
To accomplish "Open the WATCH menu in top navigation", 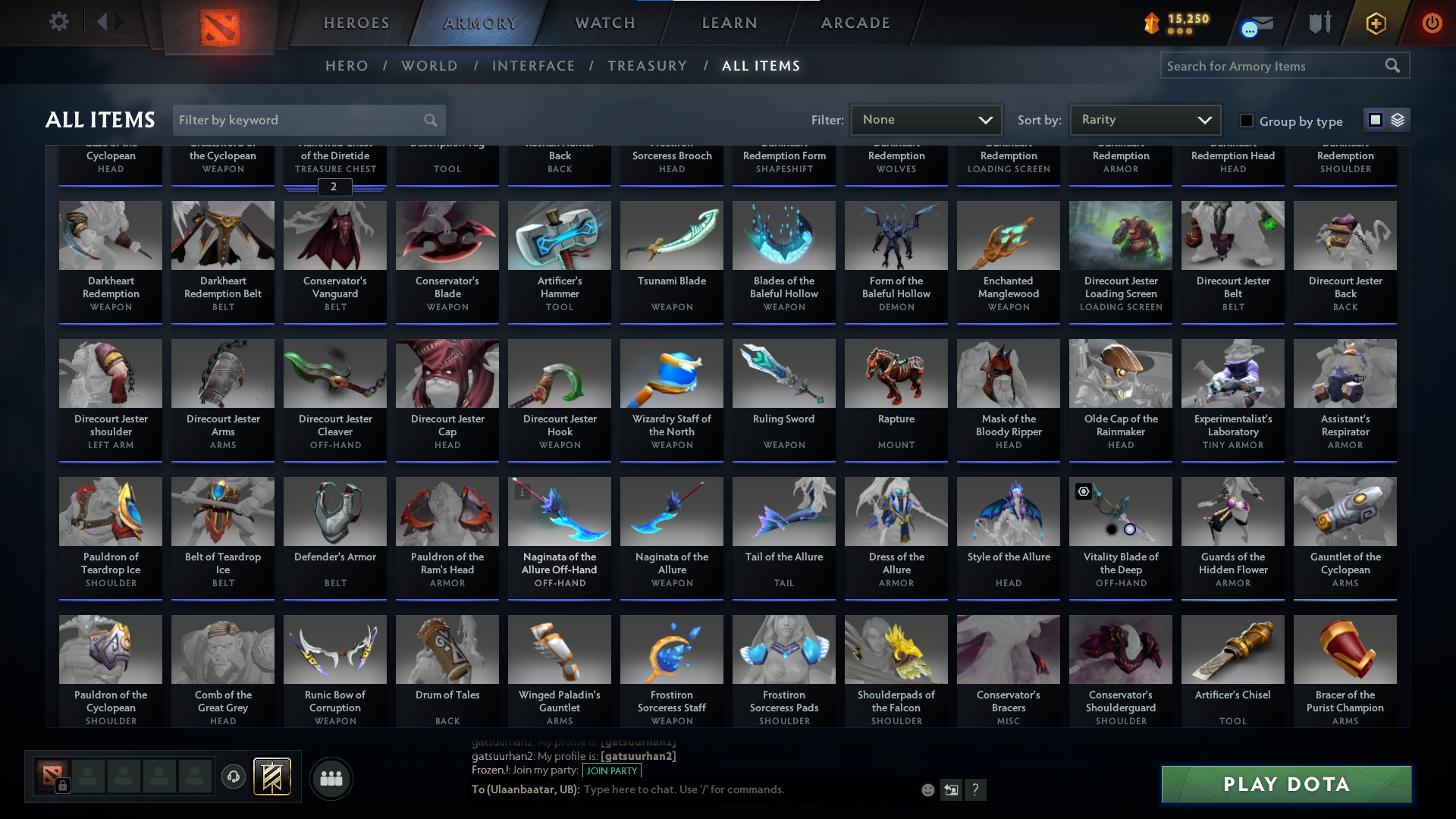I will click(603, 22).
